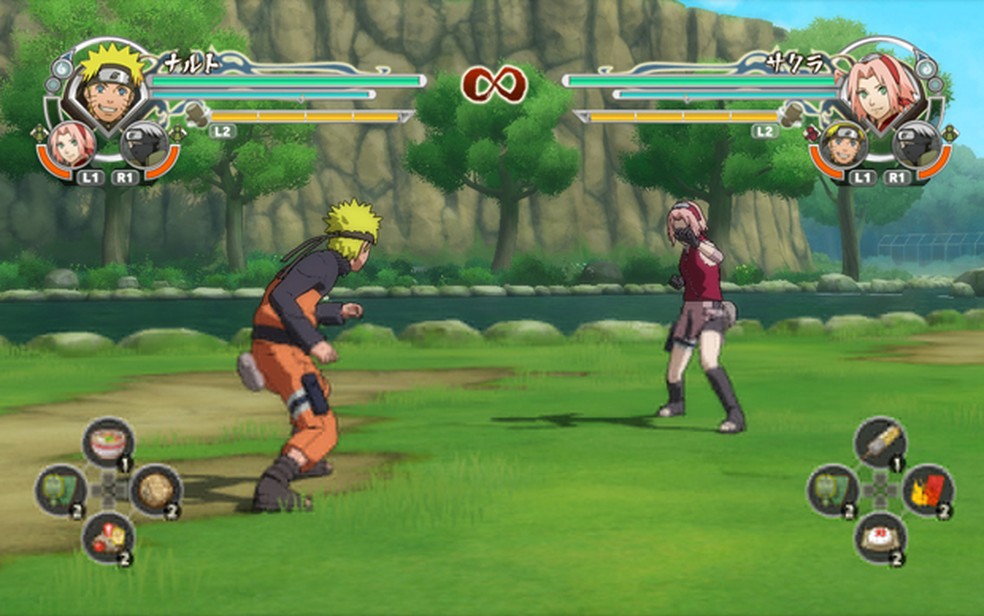Select Naruto's ramen bowl item
Screen dimensions: 984x616
point(108,441)
